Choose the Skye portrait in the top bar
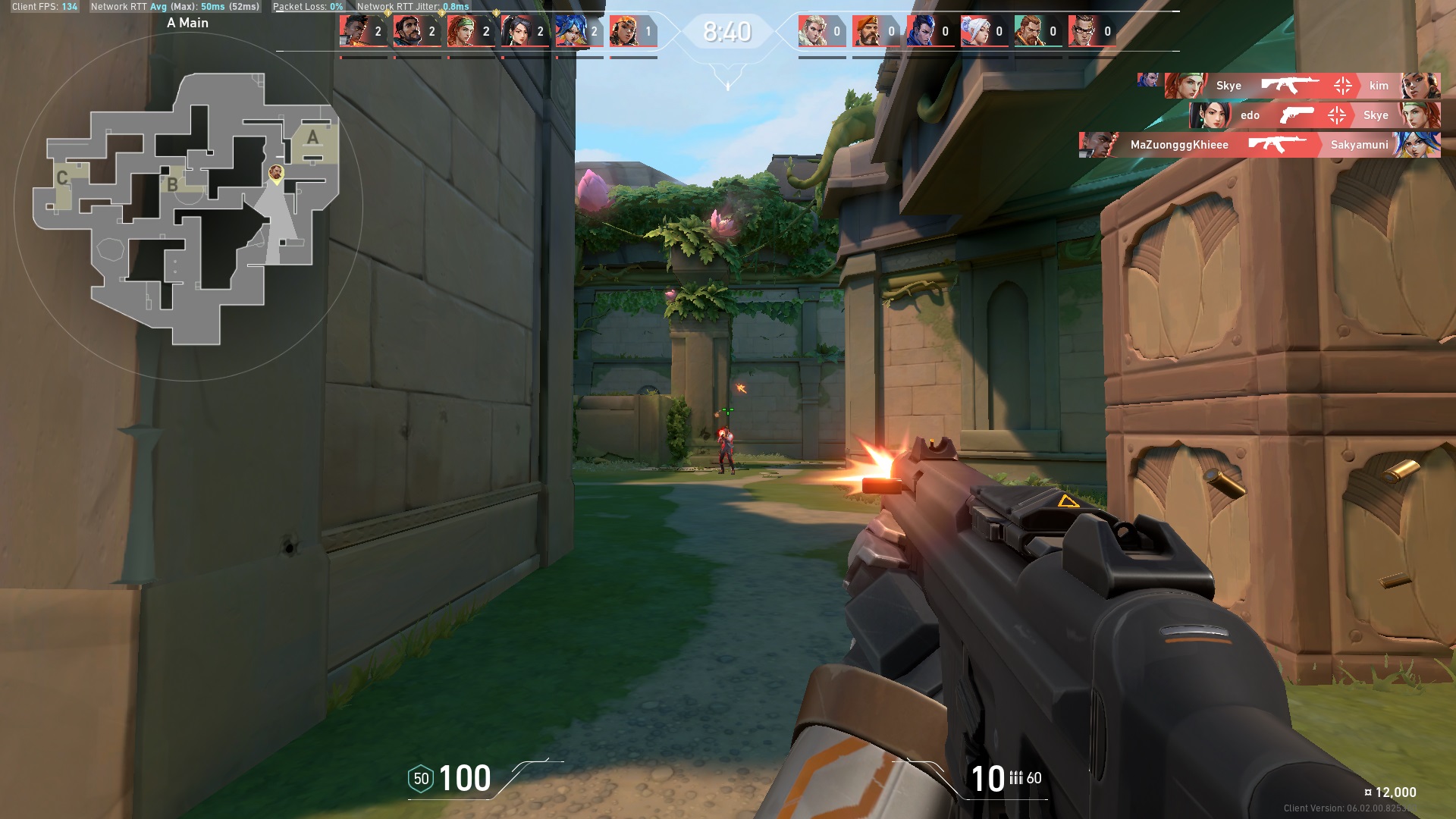The image size is (1456, 819). pos(462,31)
